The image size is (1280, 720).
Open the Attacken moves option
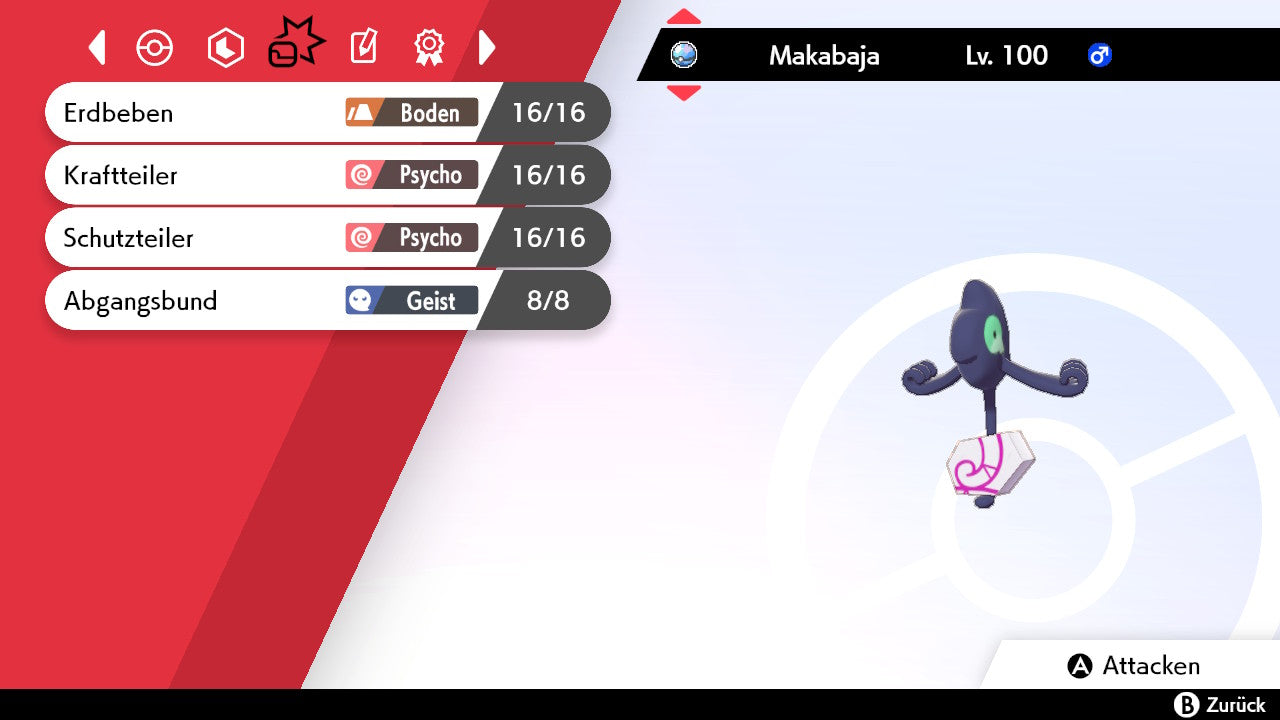1134,666
